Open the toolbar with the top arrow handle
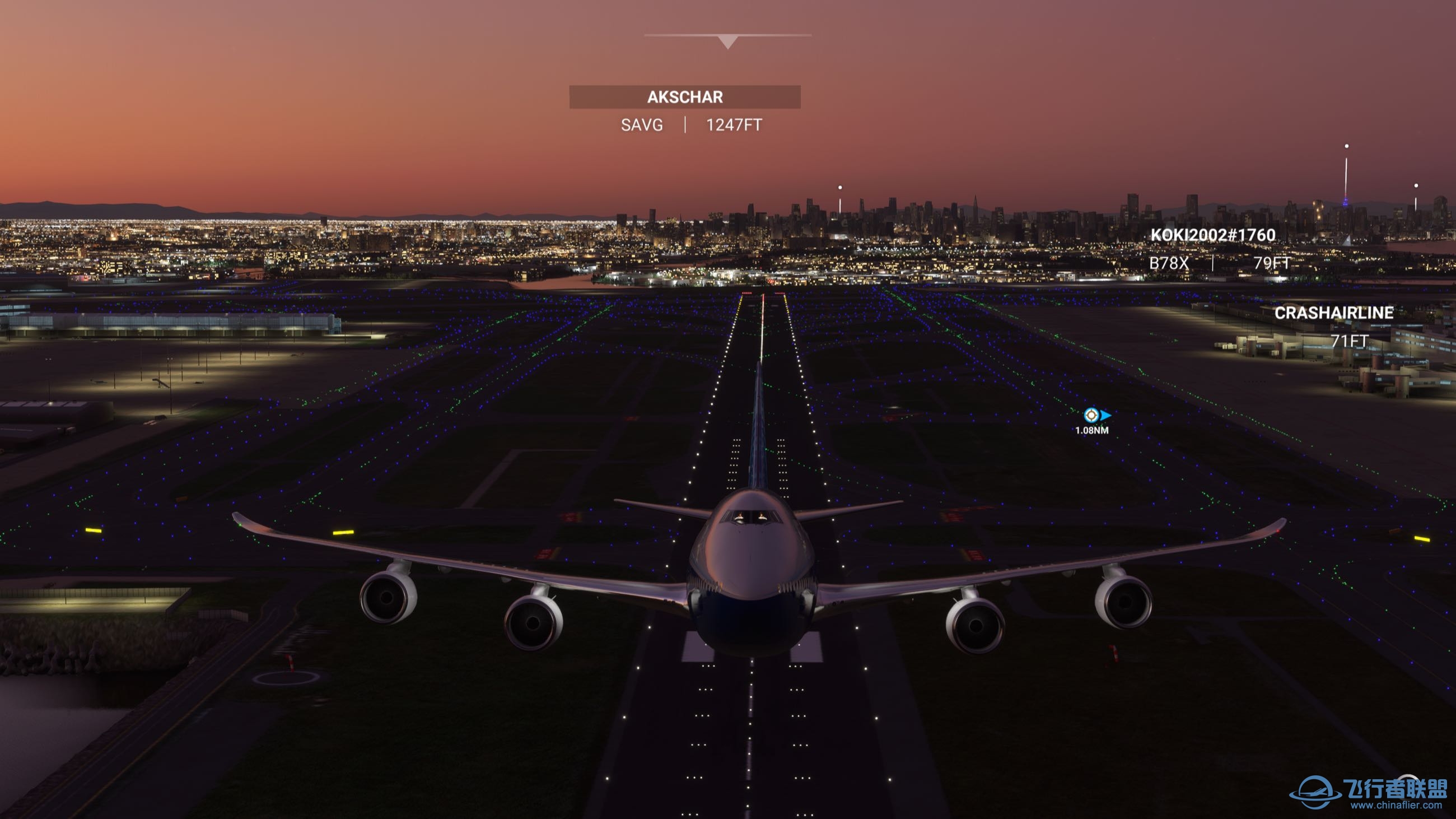1456x819 pixels. point(728,41)
